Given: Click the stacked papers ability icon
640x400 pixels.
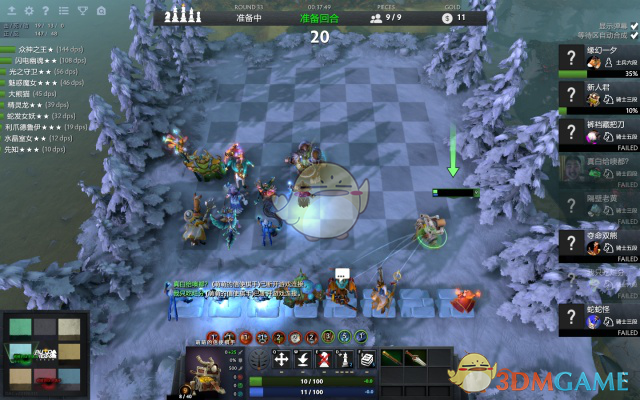Looking at the screenshot, I should (x=367, y=360).
